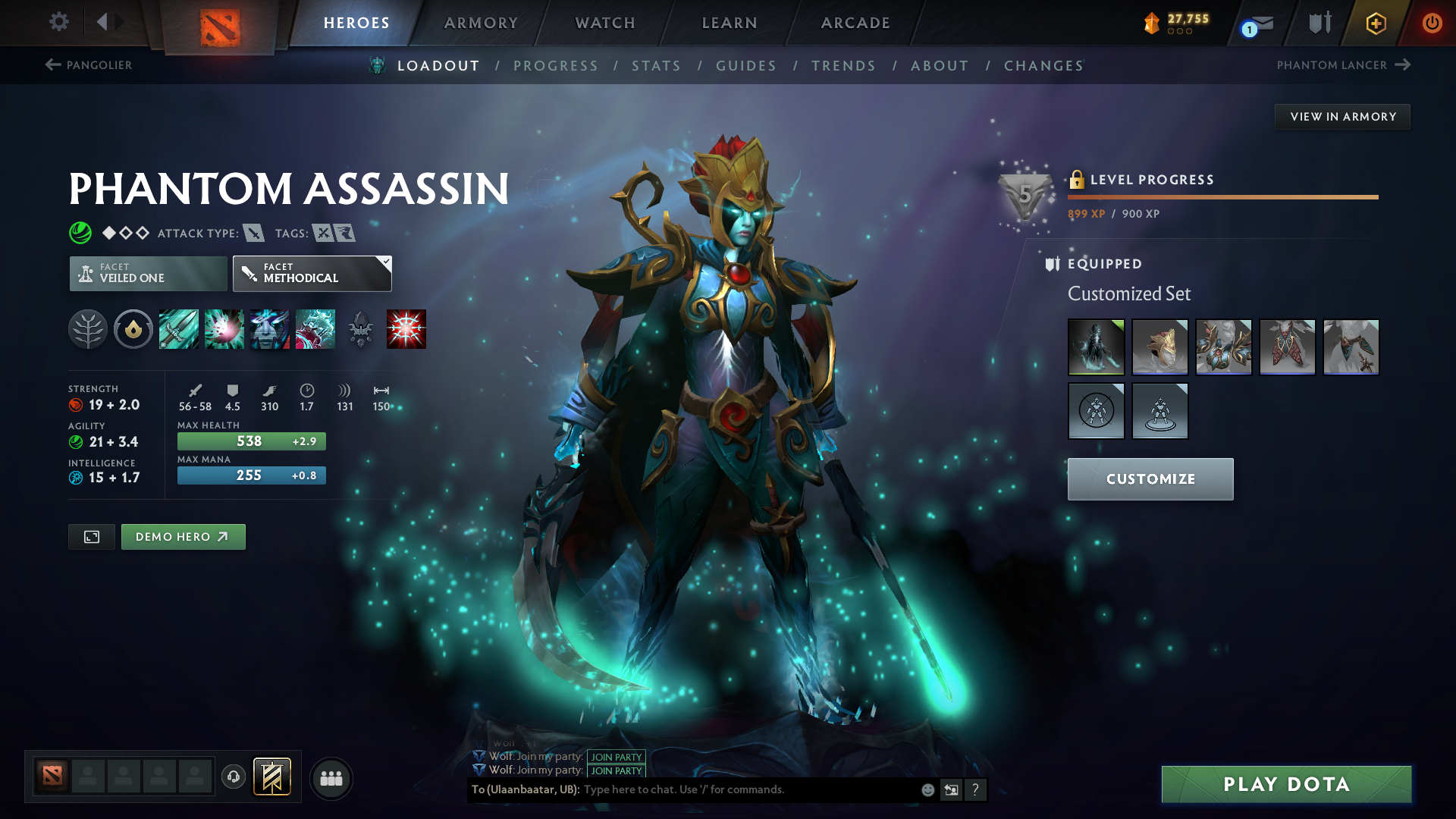
Task: Switch to the STATS tab
Action: 656,66
